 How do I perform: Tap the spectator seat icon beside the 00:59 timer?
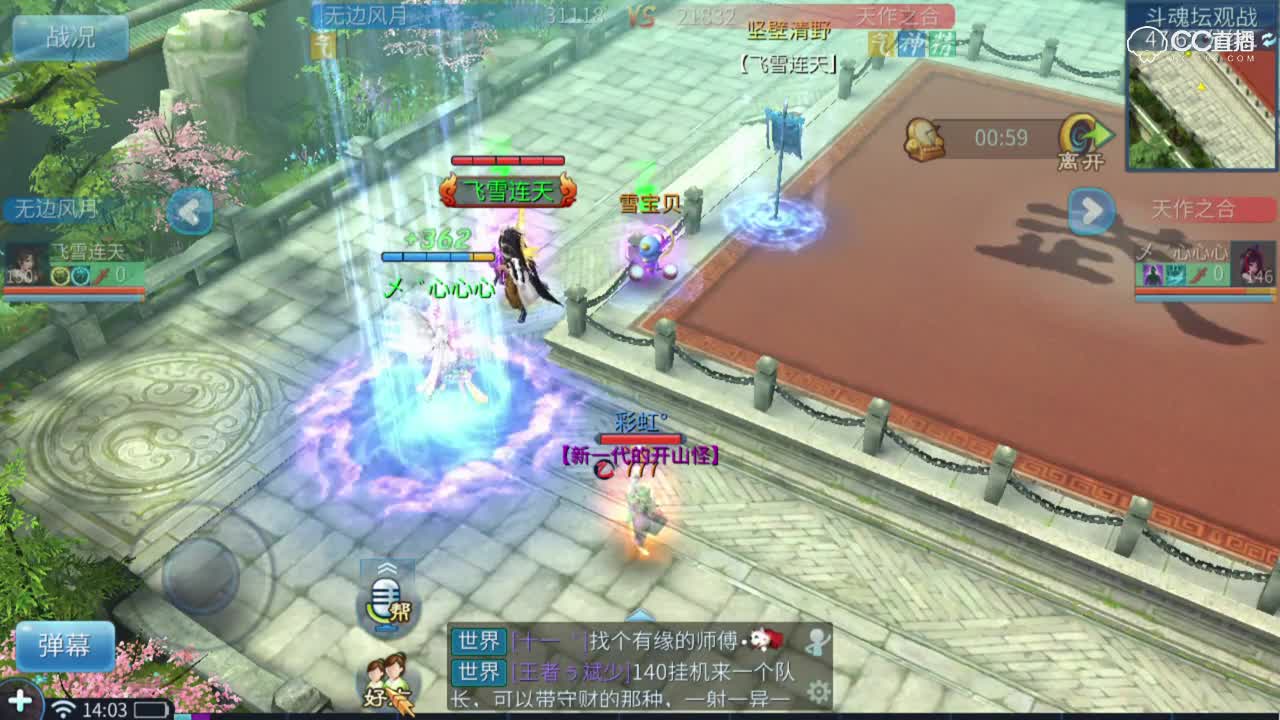[x=925, y=136]
